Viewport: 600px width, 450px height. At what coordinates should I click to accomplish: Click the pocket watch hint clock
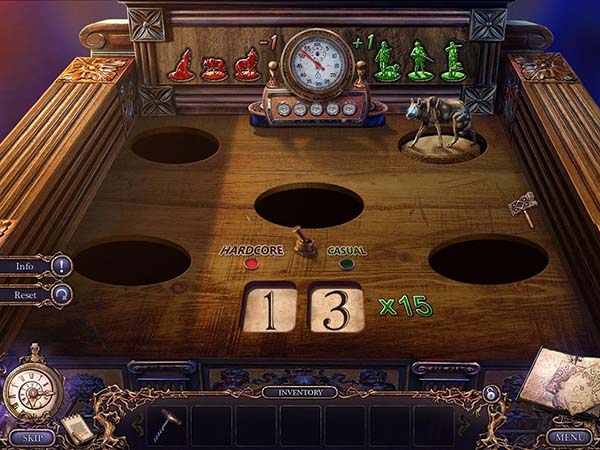(32, 387)
